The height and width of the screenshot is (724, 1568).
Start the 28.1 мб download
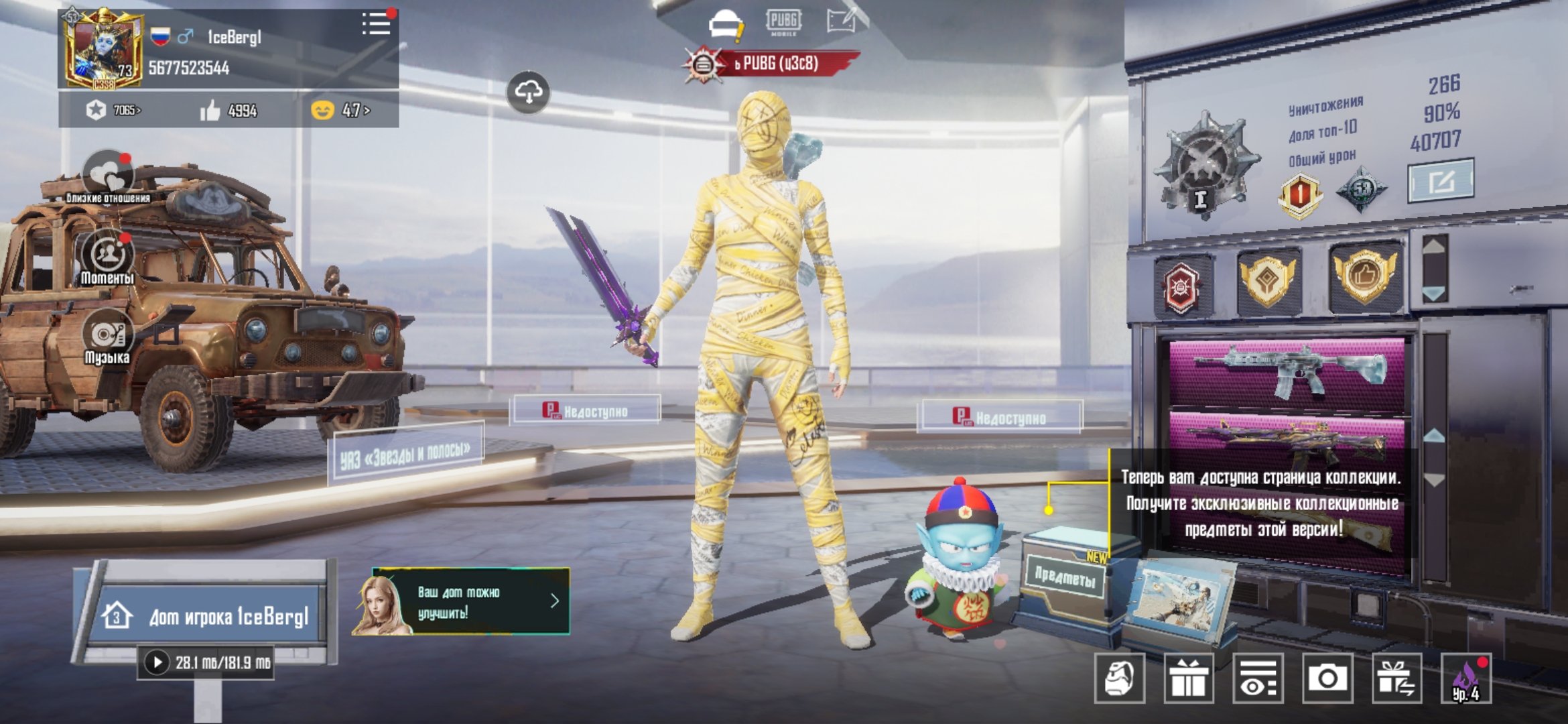157,662
